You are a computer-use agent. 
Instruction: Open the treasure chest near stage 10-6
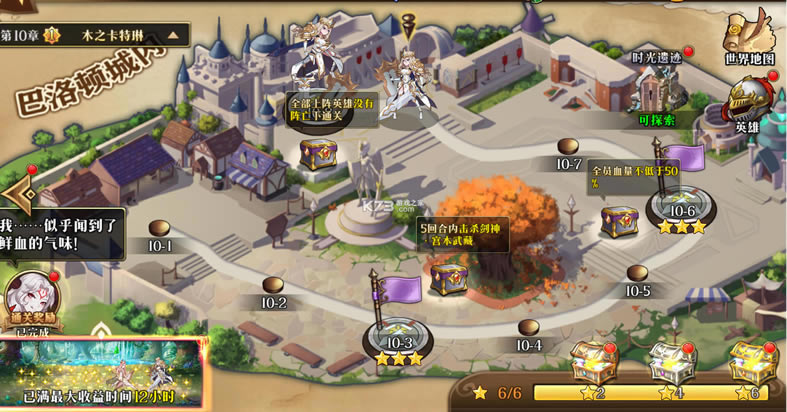point(619,221)
